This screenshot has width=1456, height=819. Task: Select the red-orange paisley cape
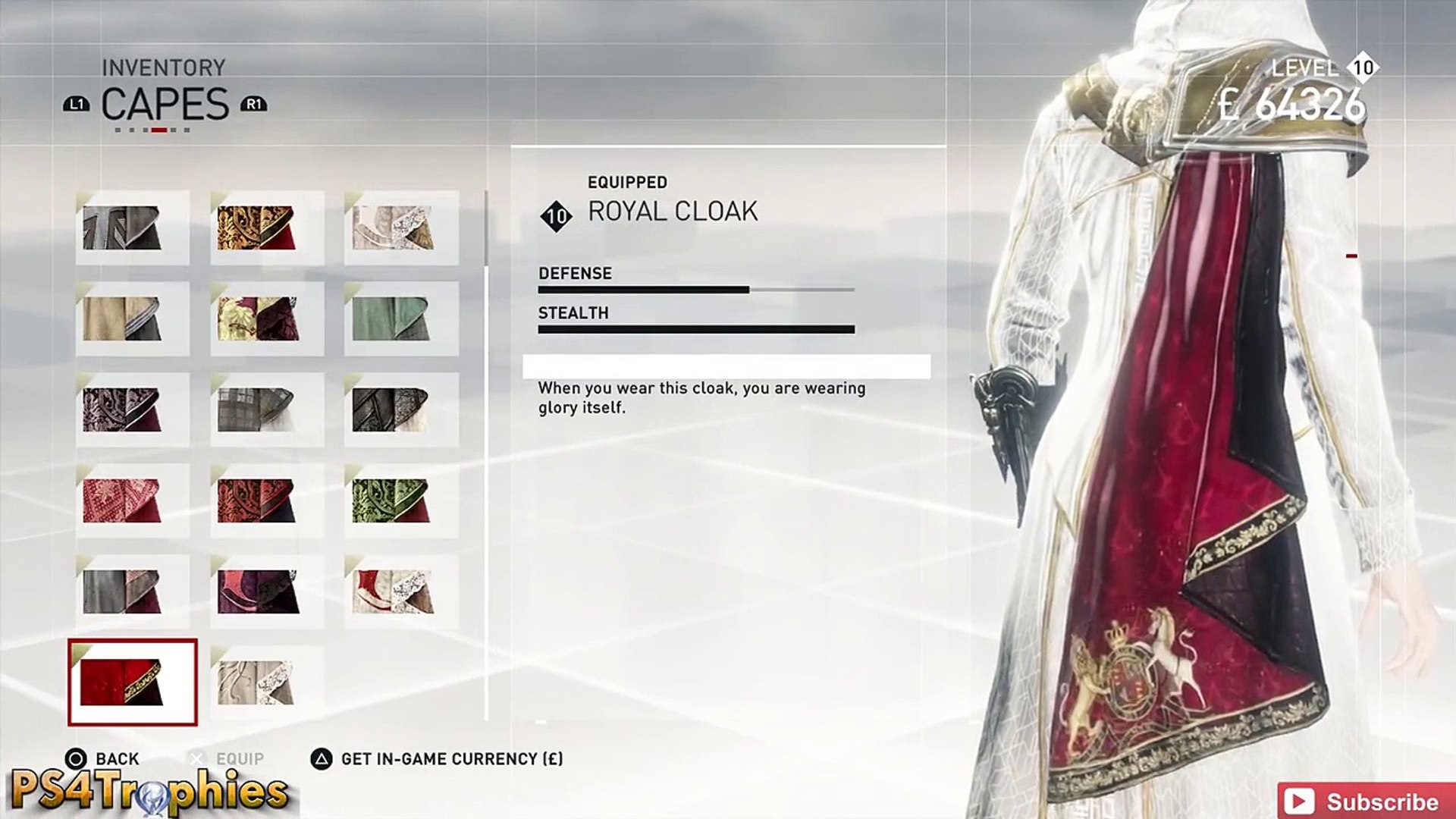click(x=266, y=500)
